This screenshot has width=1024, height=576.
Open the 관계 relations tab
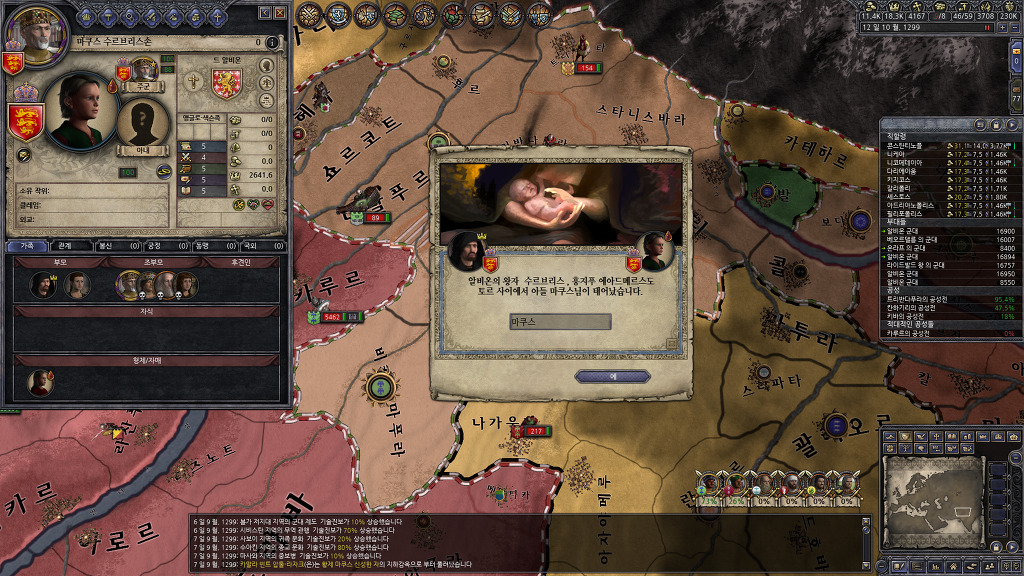coord(65,245)
